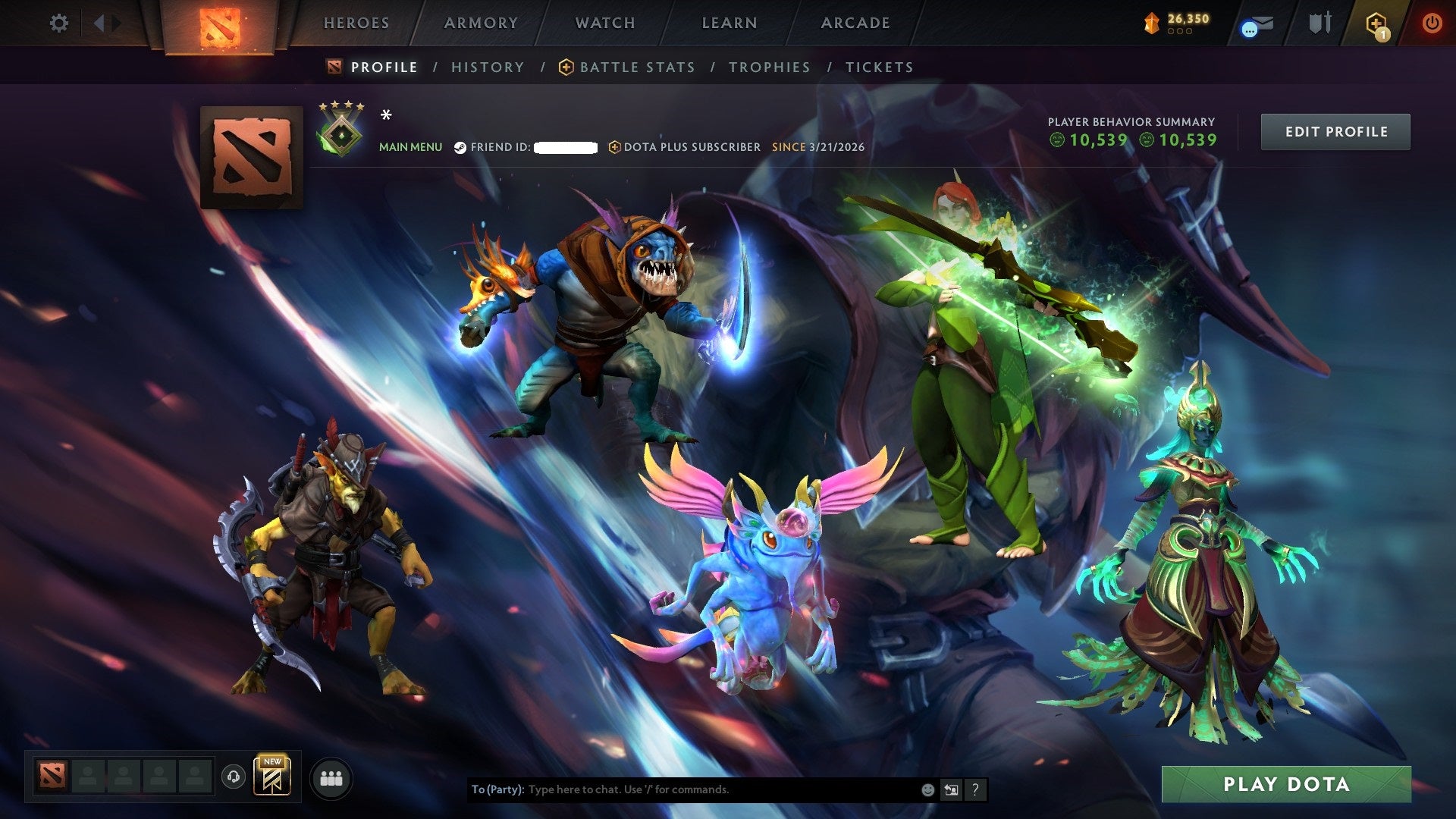Select the TROPHIES tab

pyautogui.click(x=769, y=67)
